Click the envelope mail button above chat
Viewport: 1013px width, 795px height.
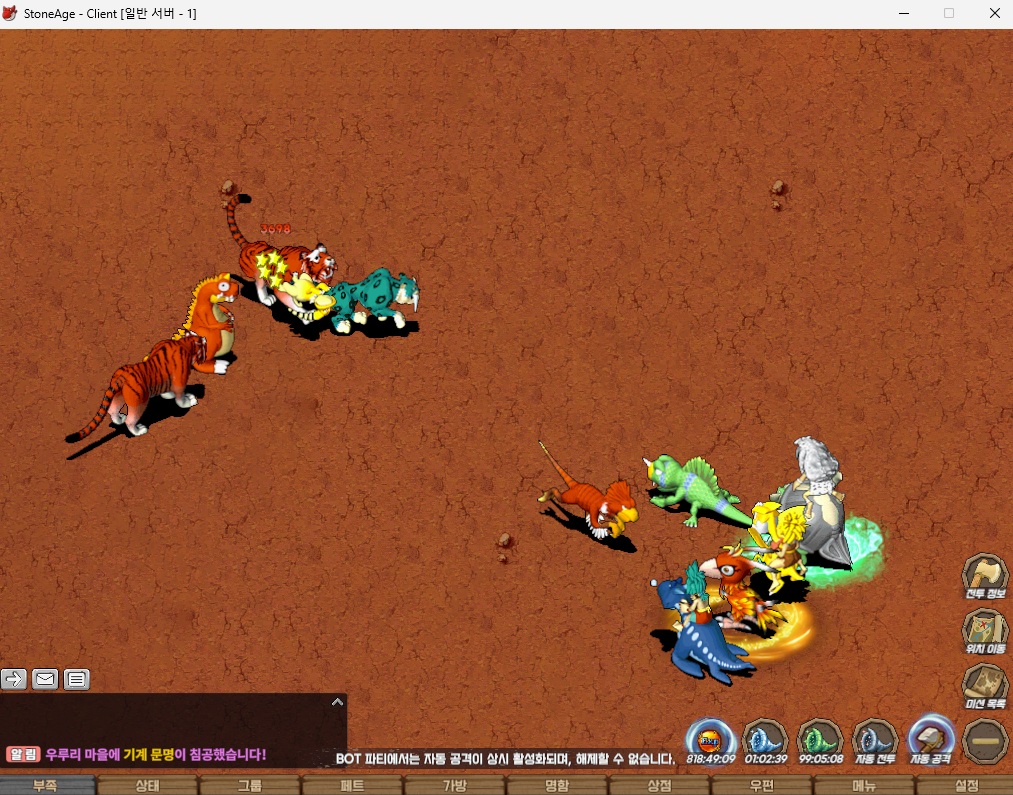[45, 680]
